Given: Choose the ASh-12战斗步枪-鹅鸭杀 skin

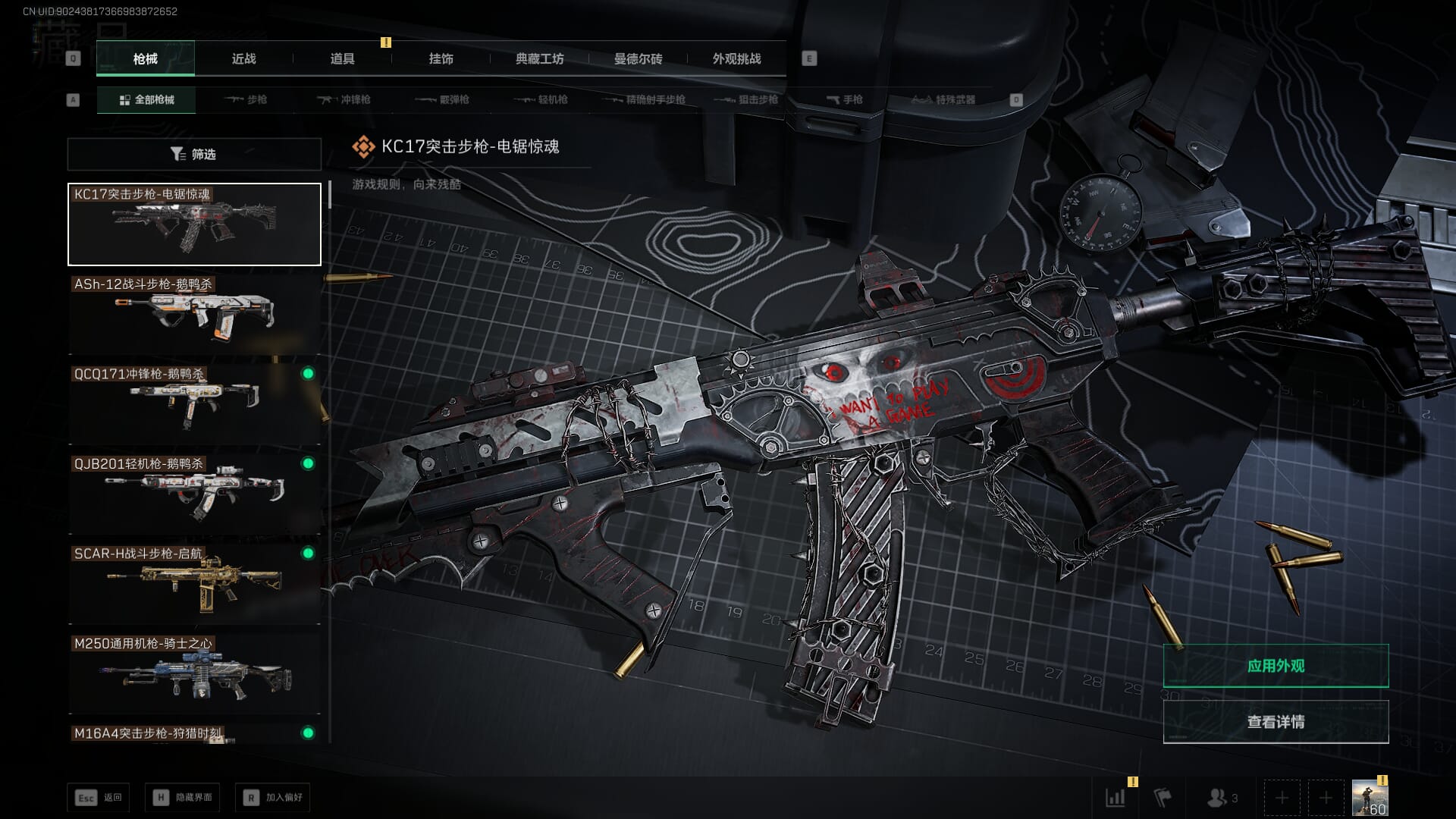Looking at the screenshot, I should coord(194,314).
